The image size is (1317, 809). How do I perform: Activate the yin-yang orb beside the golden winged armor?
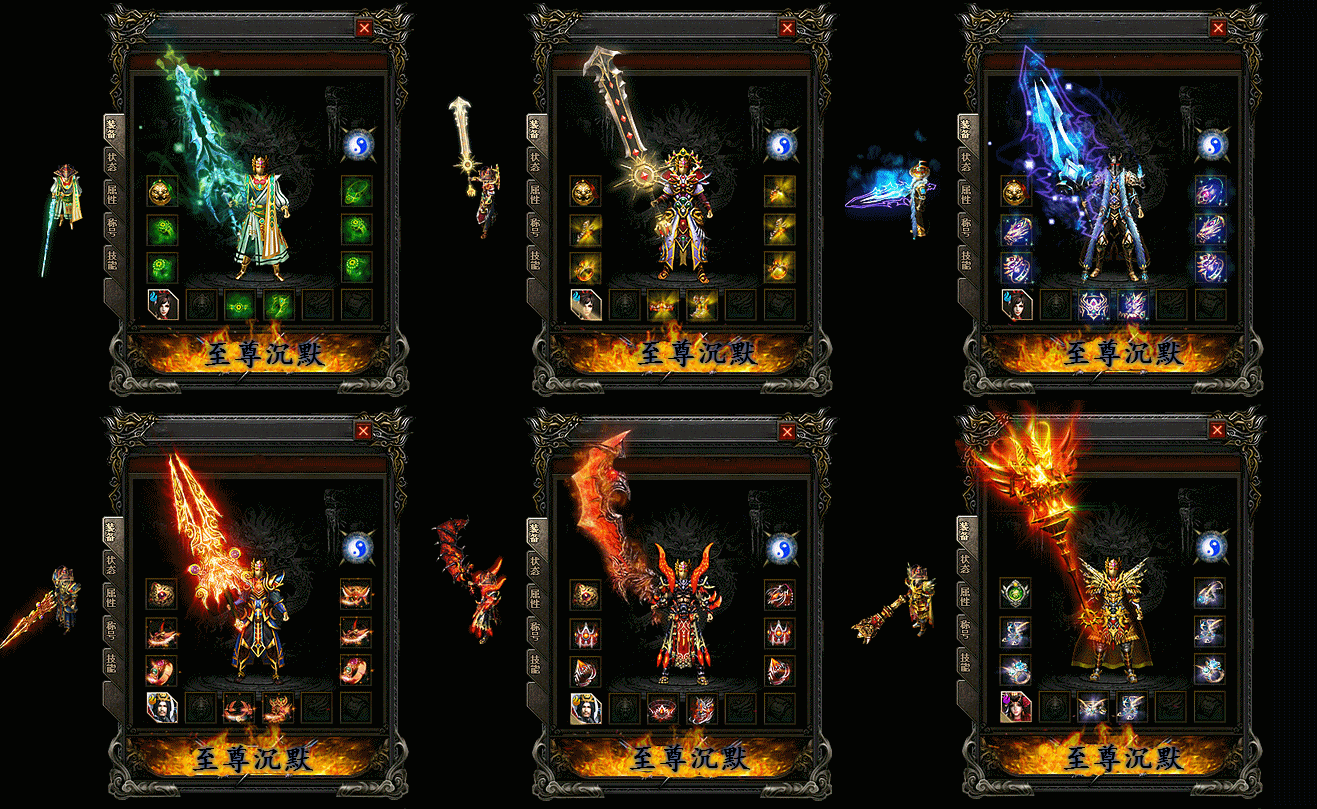point(1210,548)
